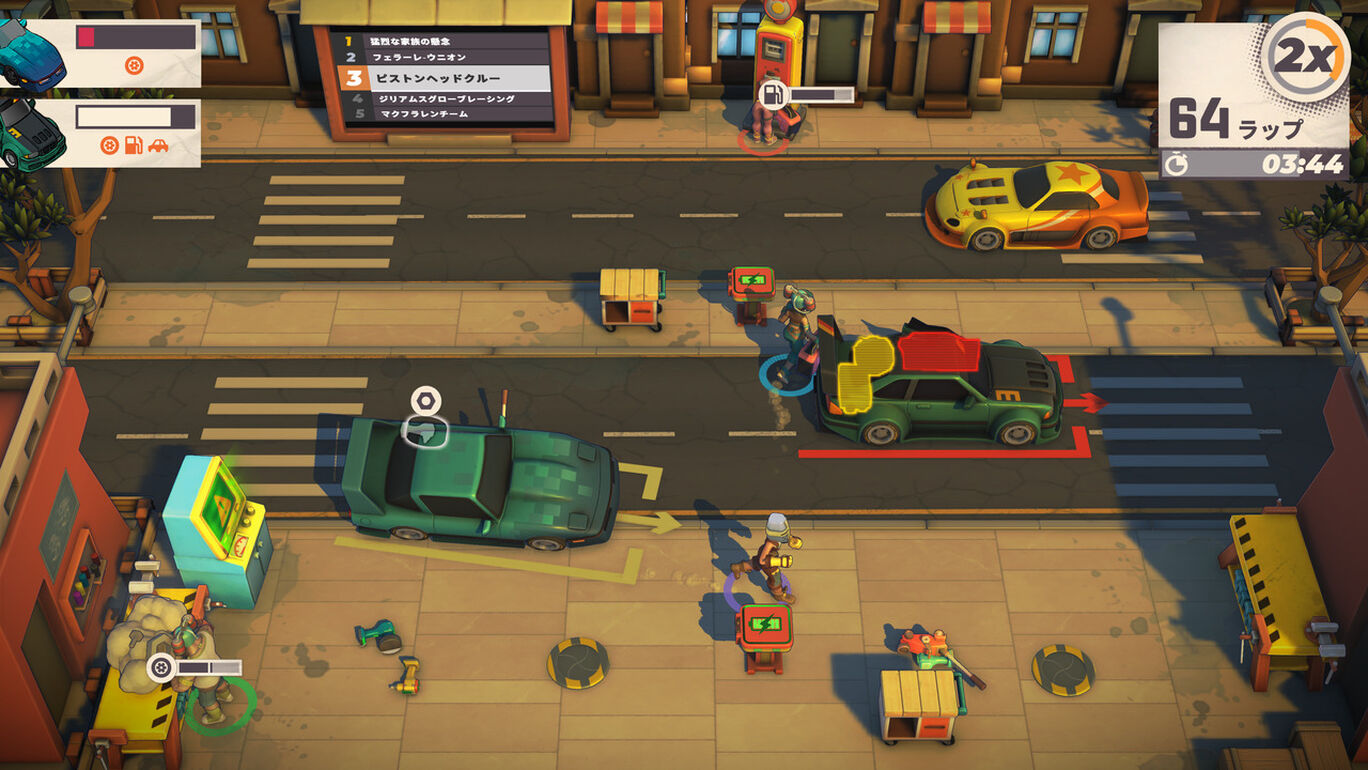
Task: Select the フェラーレ-ウニオン leaderboard row
Action: [445, 57]
